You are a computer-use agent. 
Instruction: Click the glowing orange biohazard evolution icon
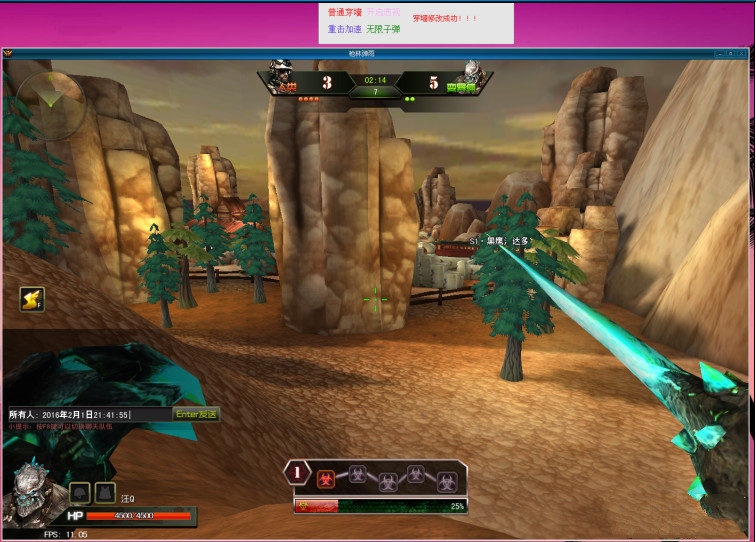(326, 479)
